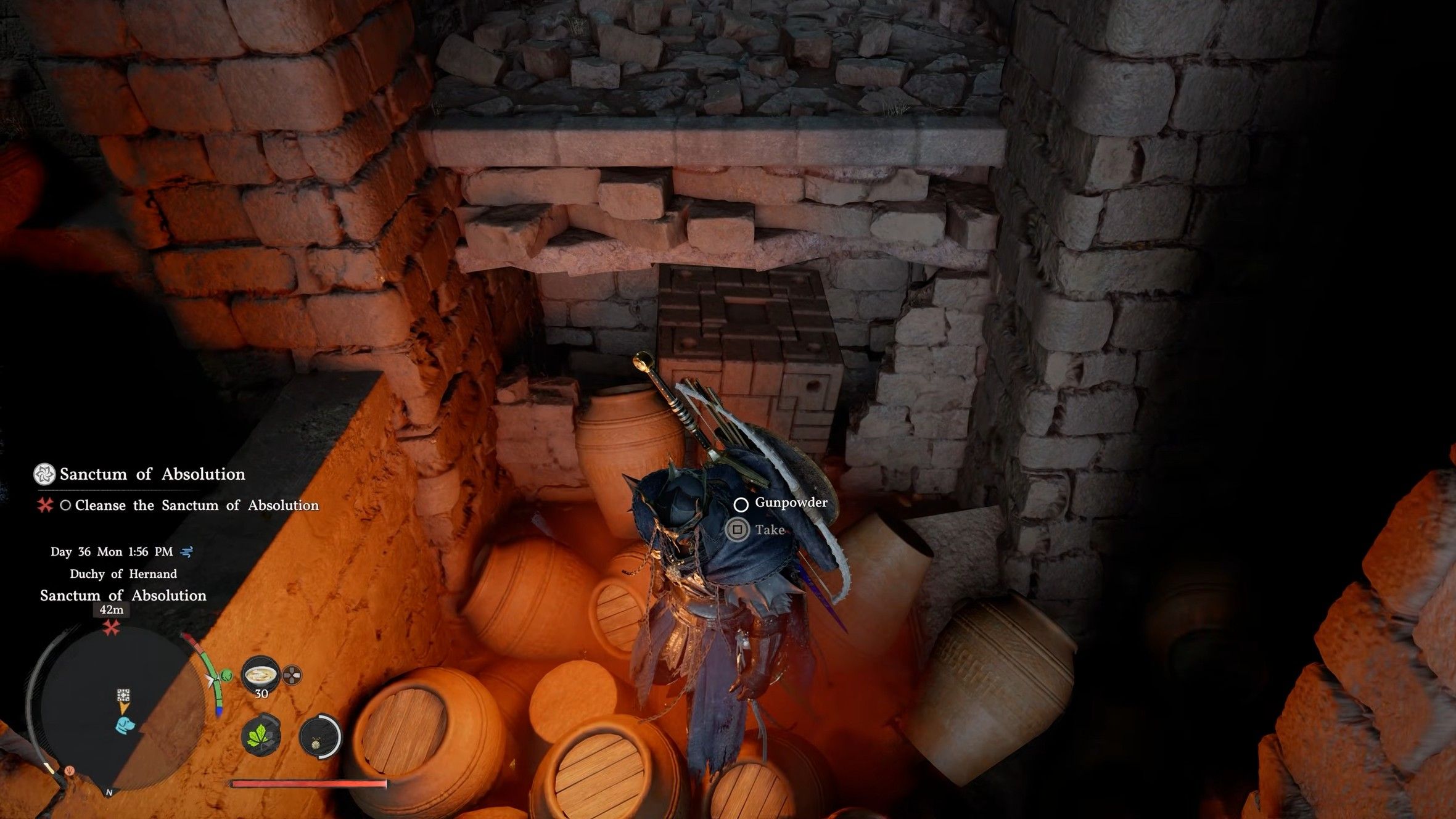
Task: Click the quest swirl emblem icon
Action: 44,474
